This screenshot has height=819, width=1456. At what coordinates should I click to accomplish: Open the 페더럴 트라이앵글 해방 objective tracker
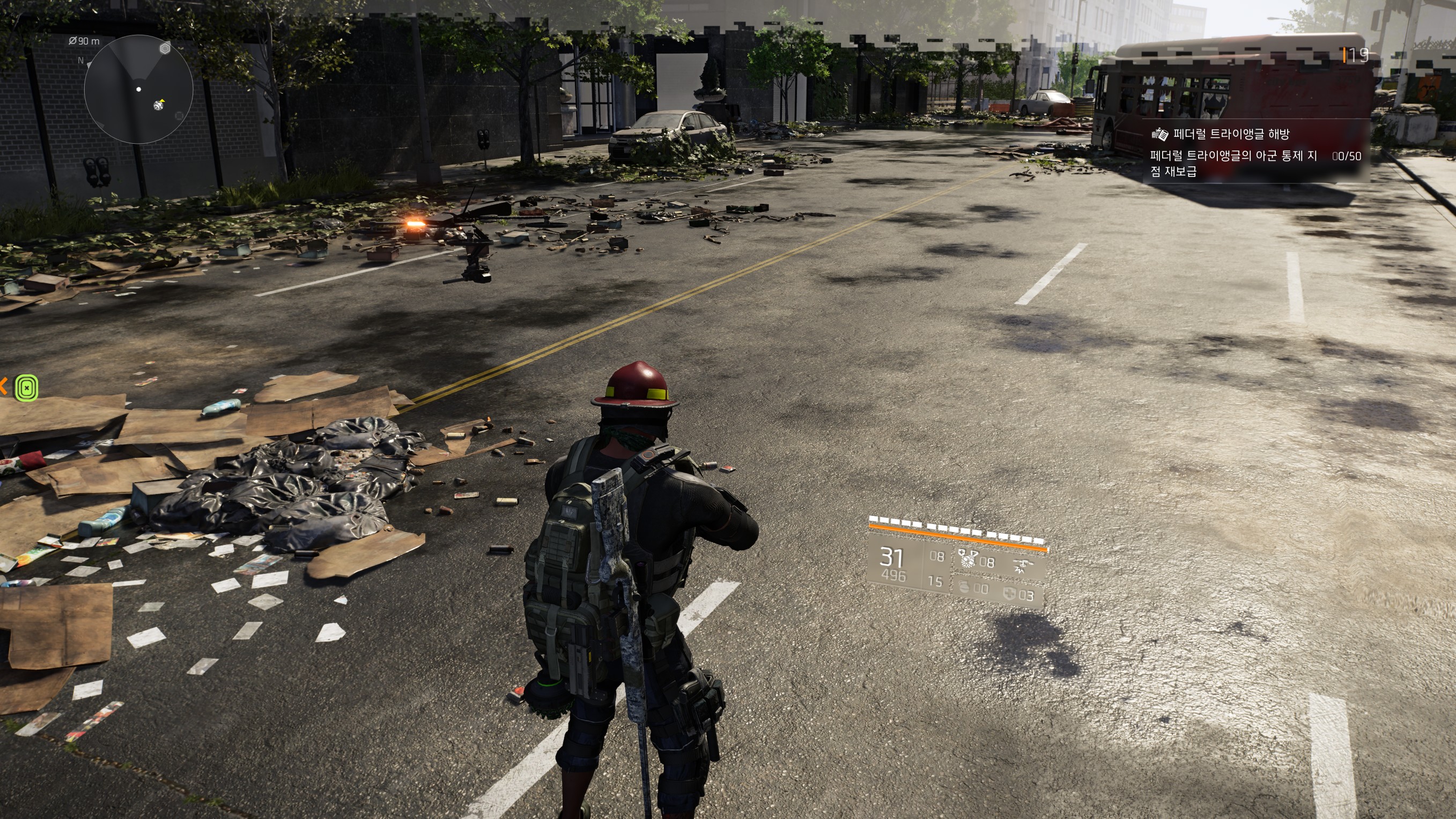[x=1231, y=134]
